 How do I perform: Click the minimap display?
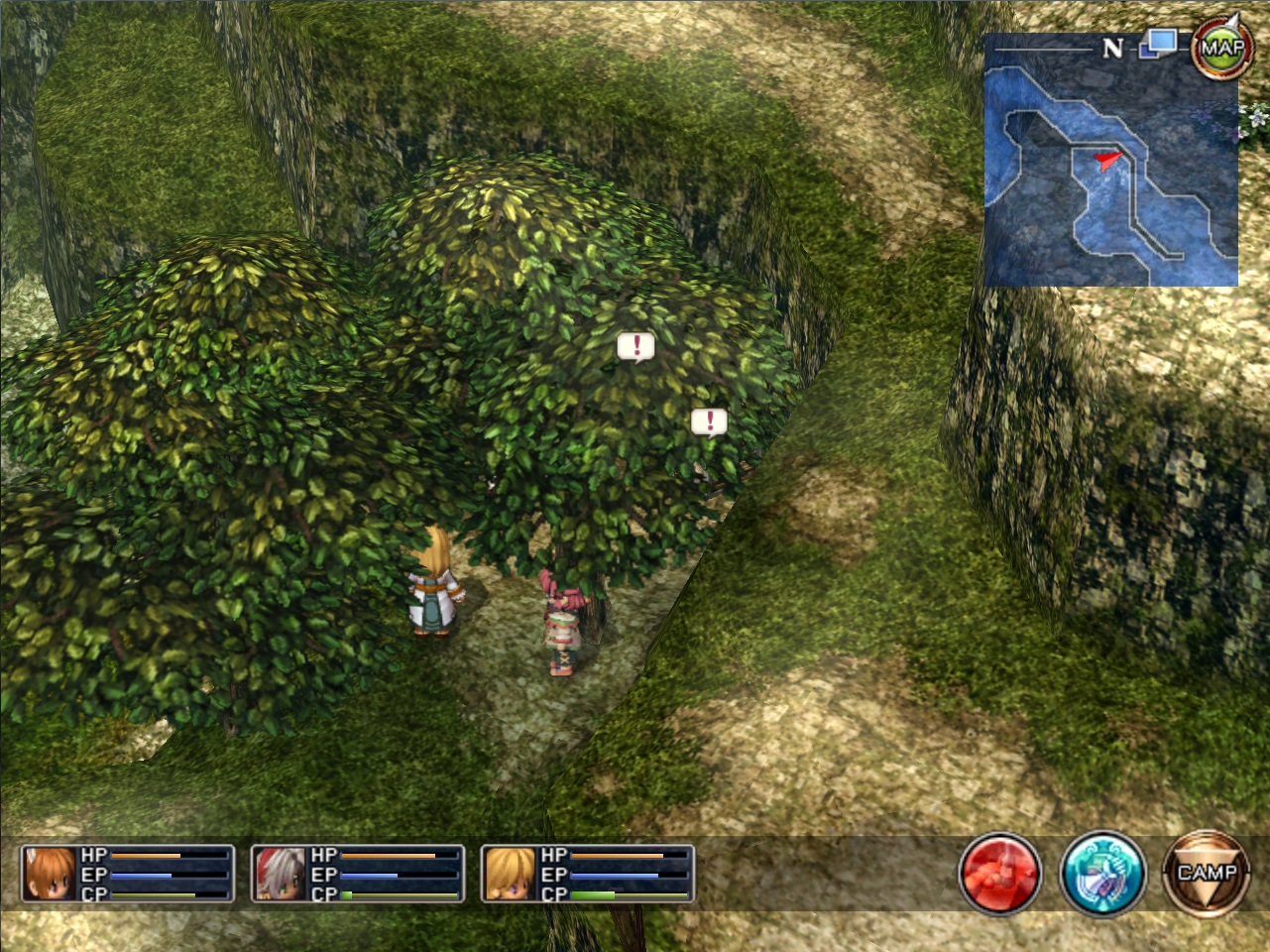1110,174
